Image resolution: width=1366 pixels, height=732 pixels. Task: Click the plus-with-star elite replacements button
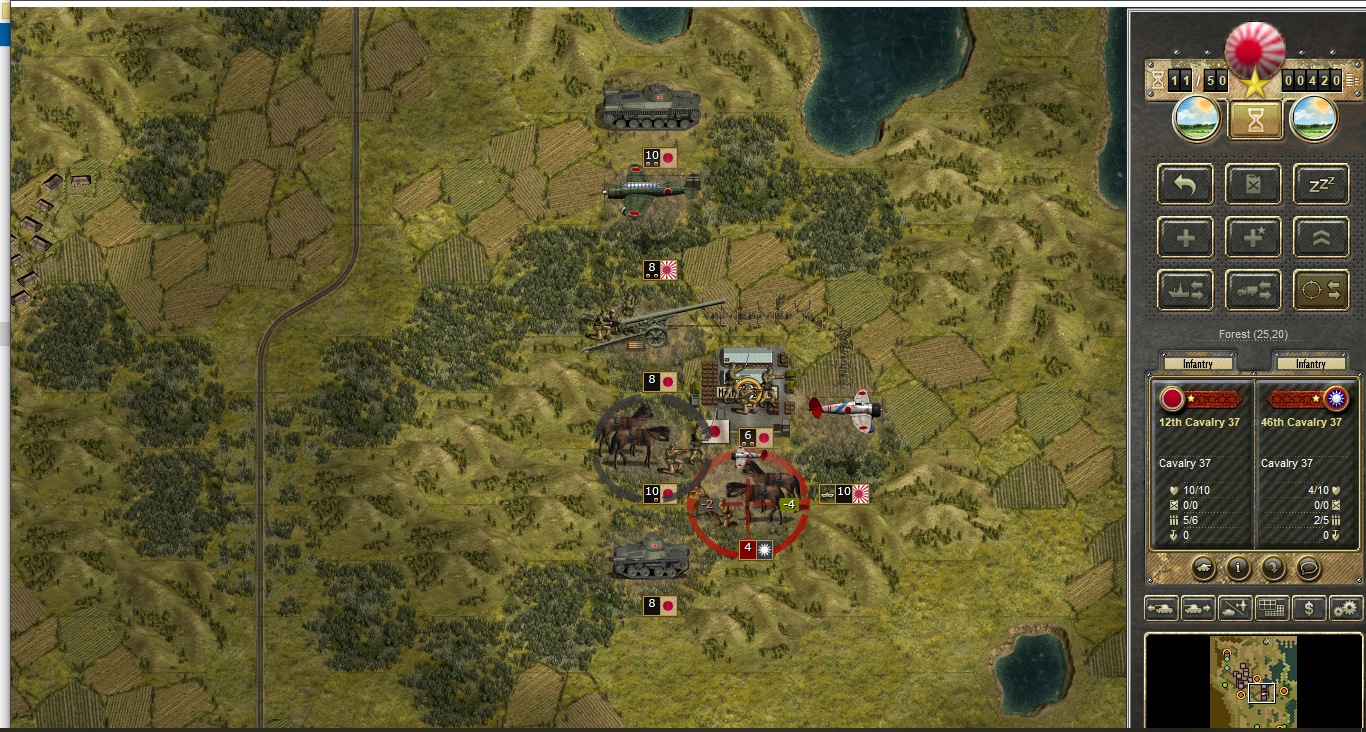(x=1253, y=237)
